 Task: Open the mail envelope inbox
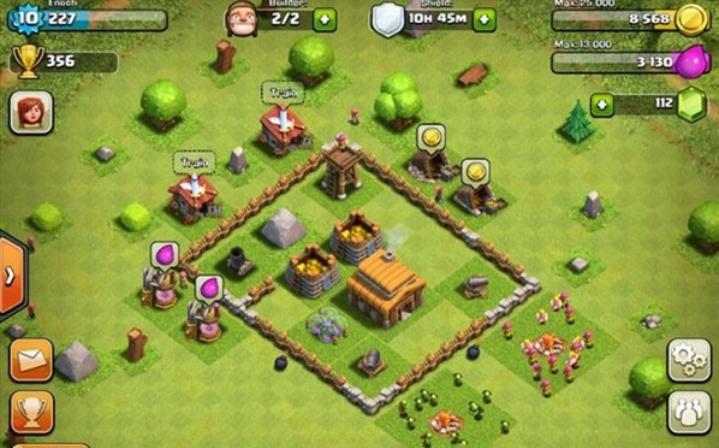tap(30, 360)
